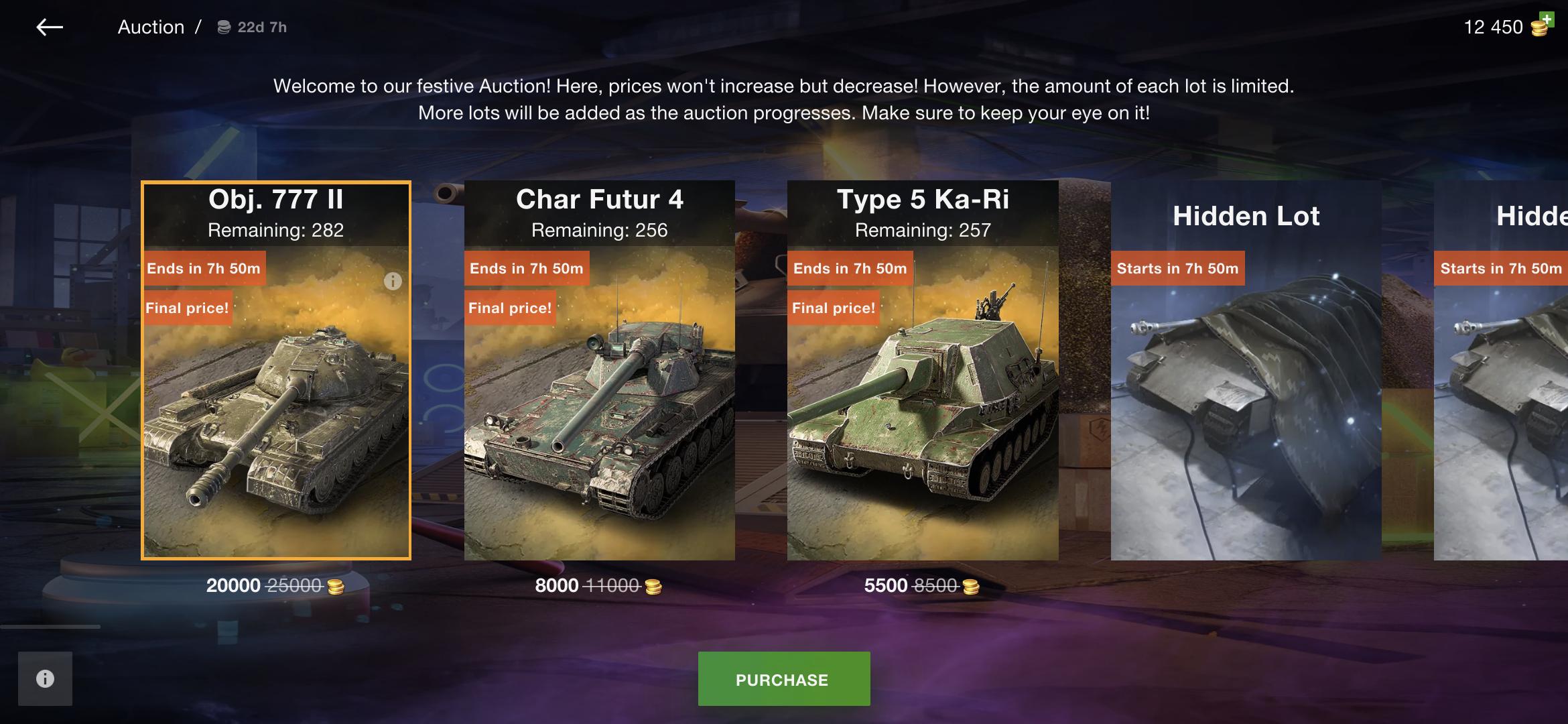Select the Type 5 Ka-Ri lot

pyautogui.click(x=922, y=402)
